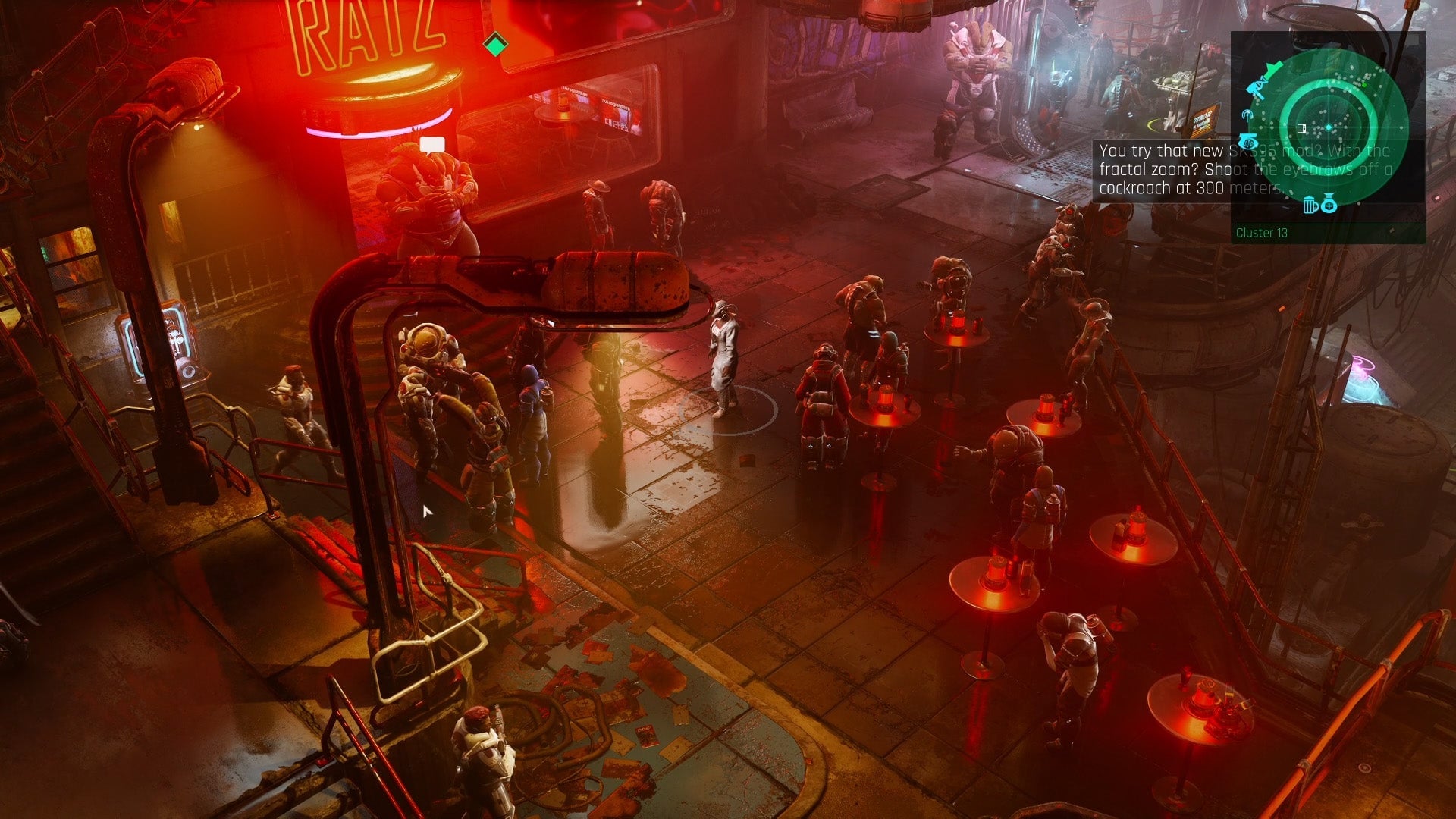
Task: Select the medkit vendor icon on the minimap
Action: pyautogui.click(x=1329, y=206)
